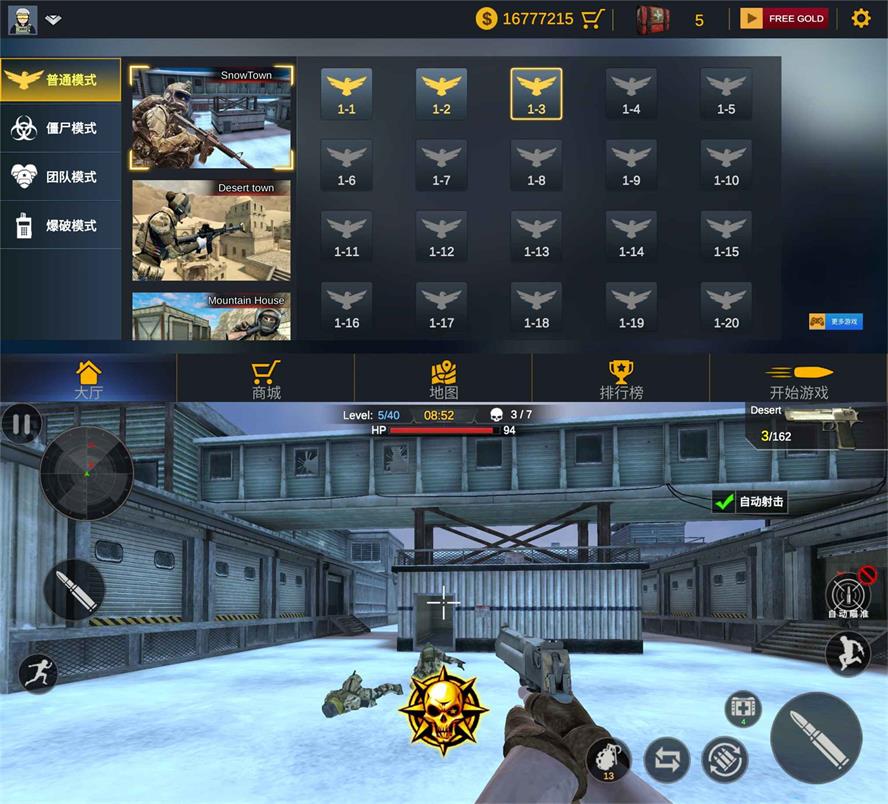888x804 pixels.
Task: Open settings with the gear icon
Action: tap(860, 18)
